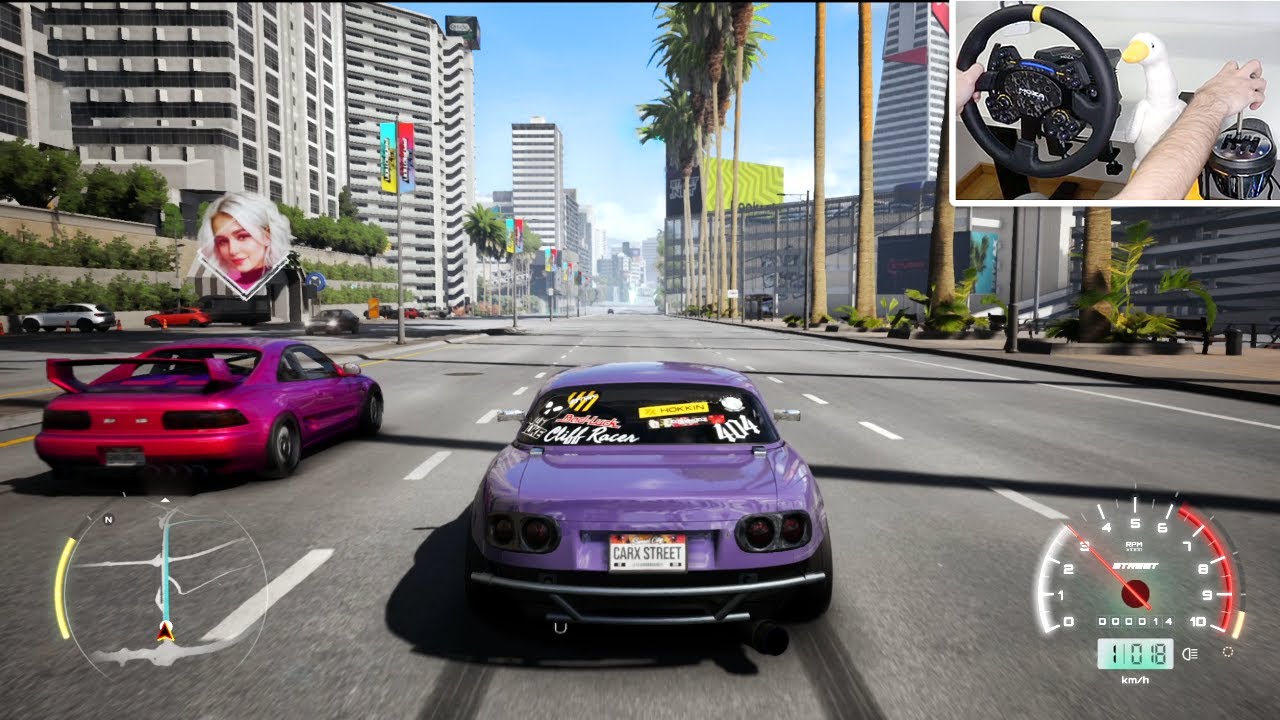Click the STREET logo on the tachometer face
Screen dimensions: 1280x720
(1134, 565)
